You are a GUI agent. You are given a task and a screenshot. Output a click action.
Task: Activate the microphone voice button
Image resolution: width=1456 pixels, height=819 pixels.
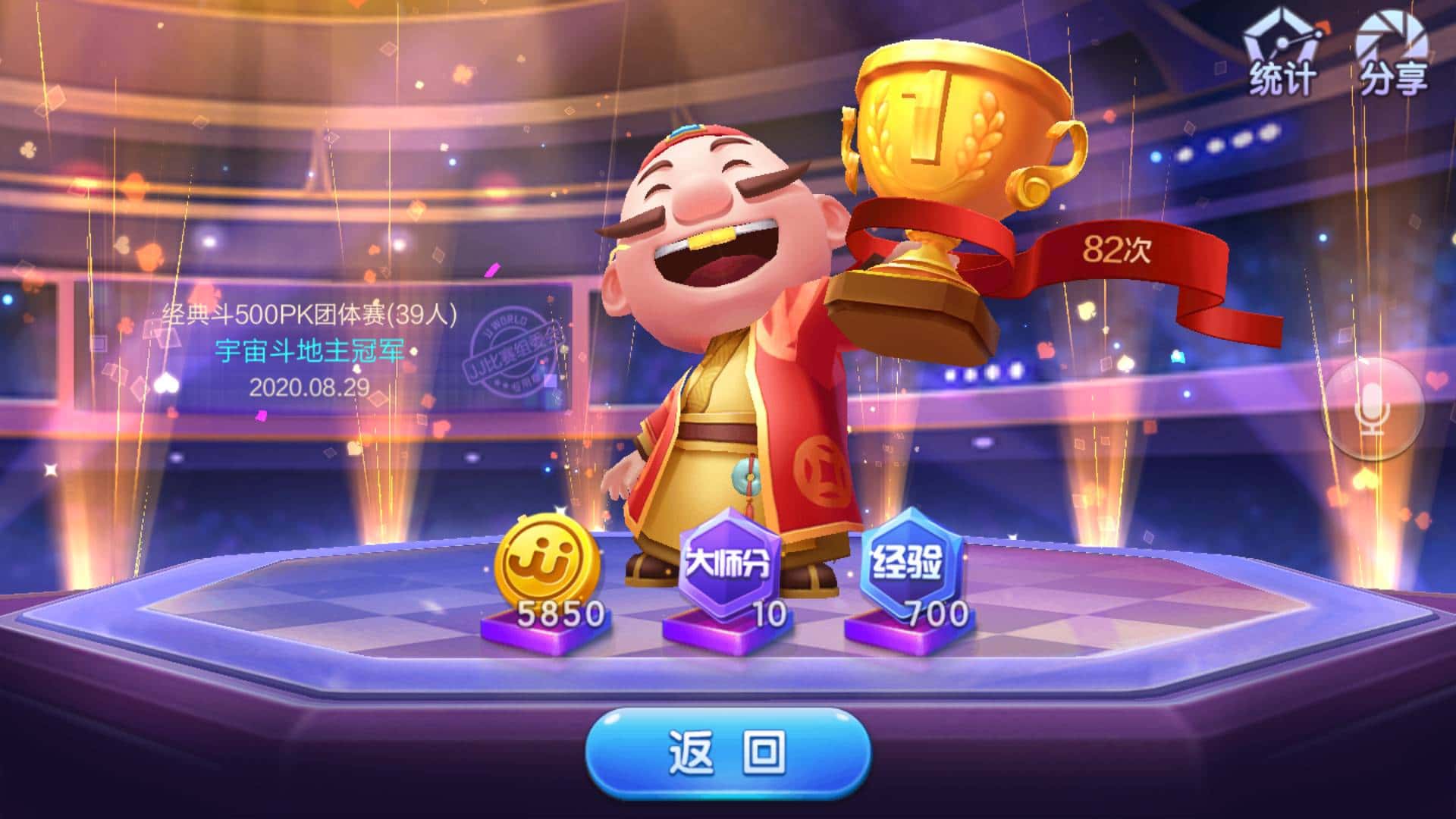click(1372, 409)
